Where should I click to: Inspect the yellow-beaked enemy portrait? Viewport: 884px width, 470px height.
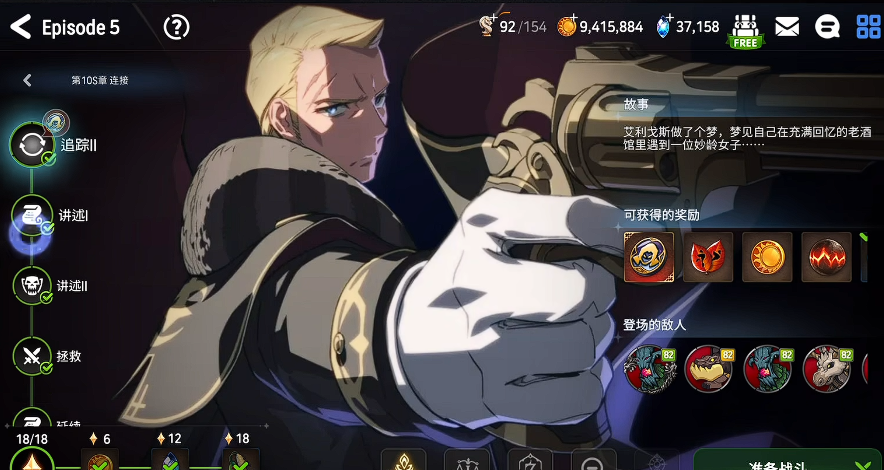tap(708, 369)
